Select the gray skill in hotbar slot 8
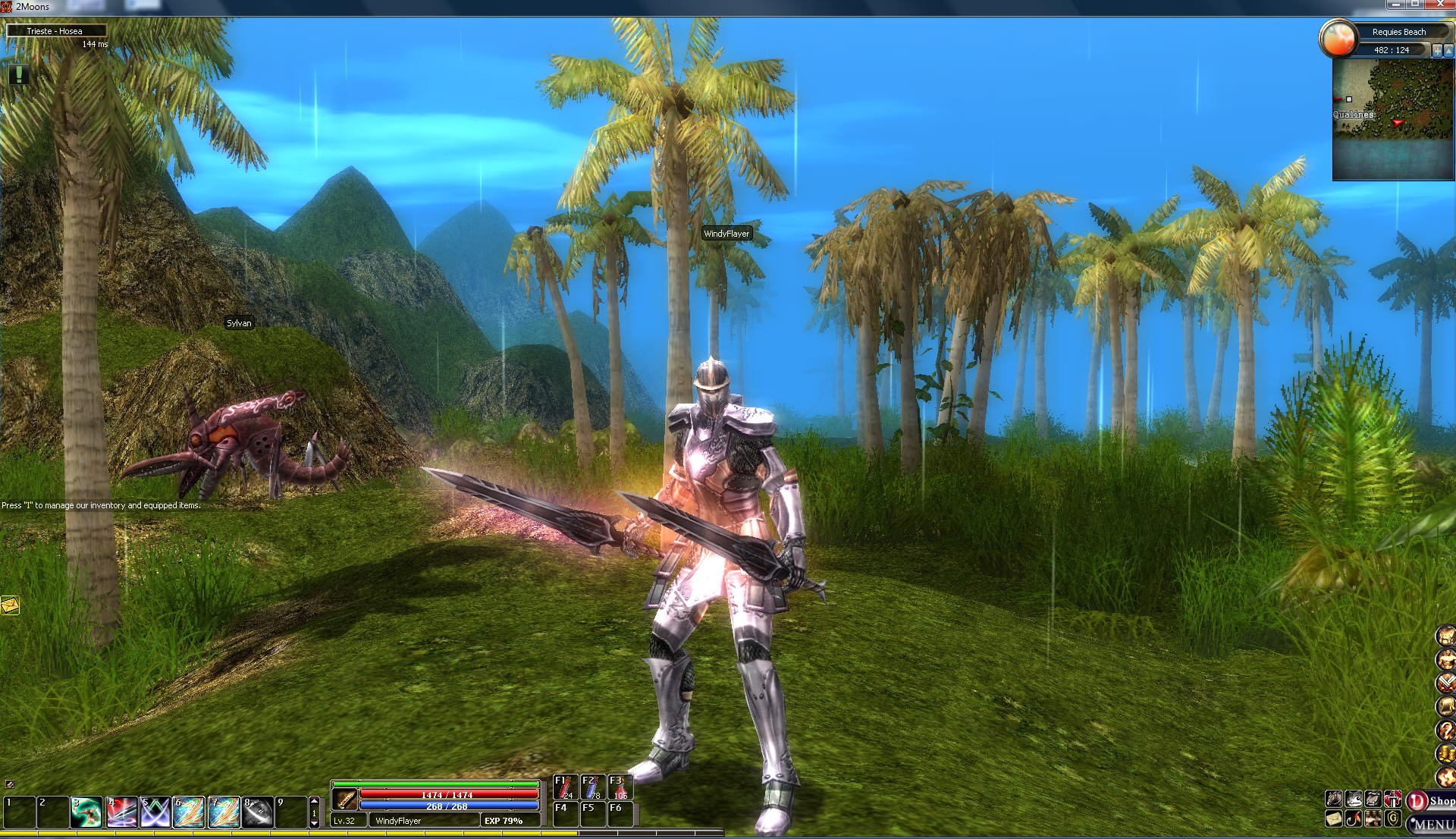1456x839 pixels. click(x=258, y=812)
